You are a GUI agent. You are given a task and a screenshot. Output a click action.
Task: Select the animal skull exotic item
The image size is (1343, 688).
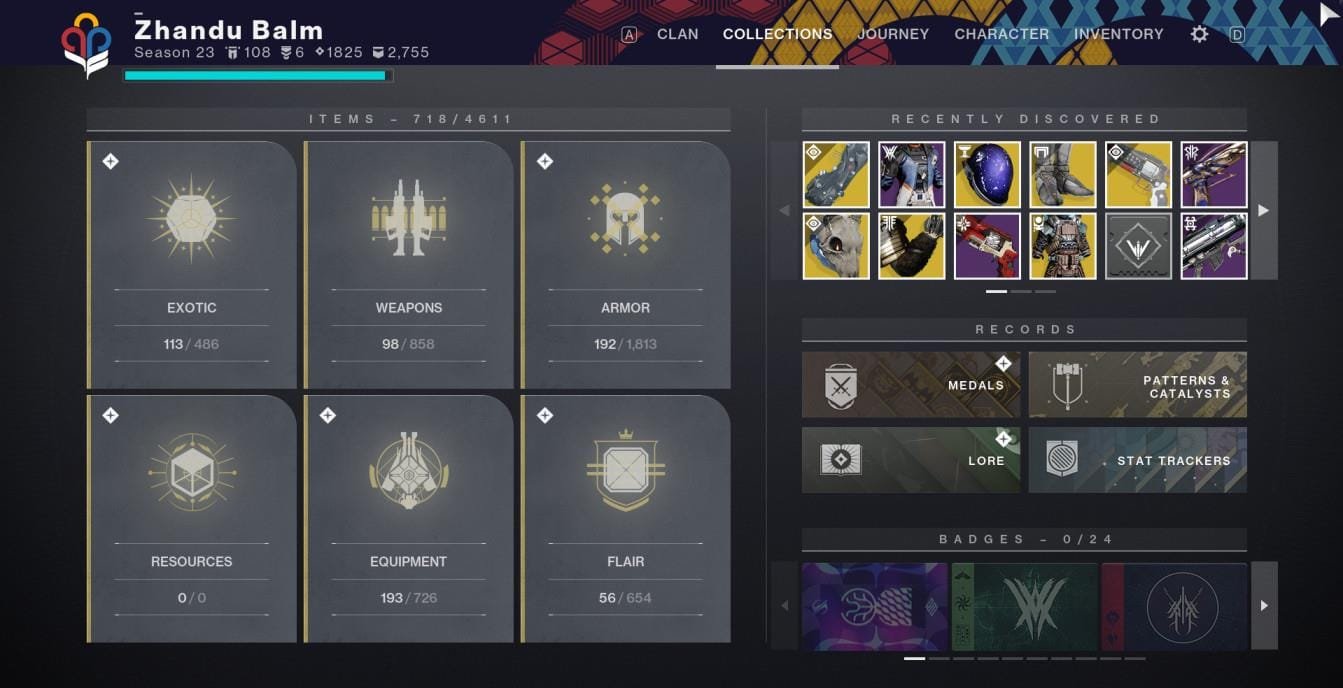pyautogui.click(x=836, y=246)
